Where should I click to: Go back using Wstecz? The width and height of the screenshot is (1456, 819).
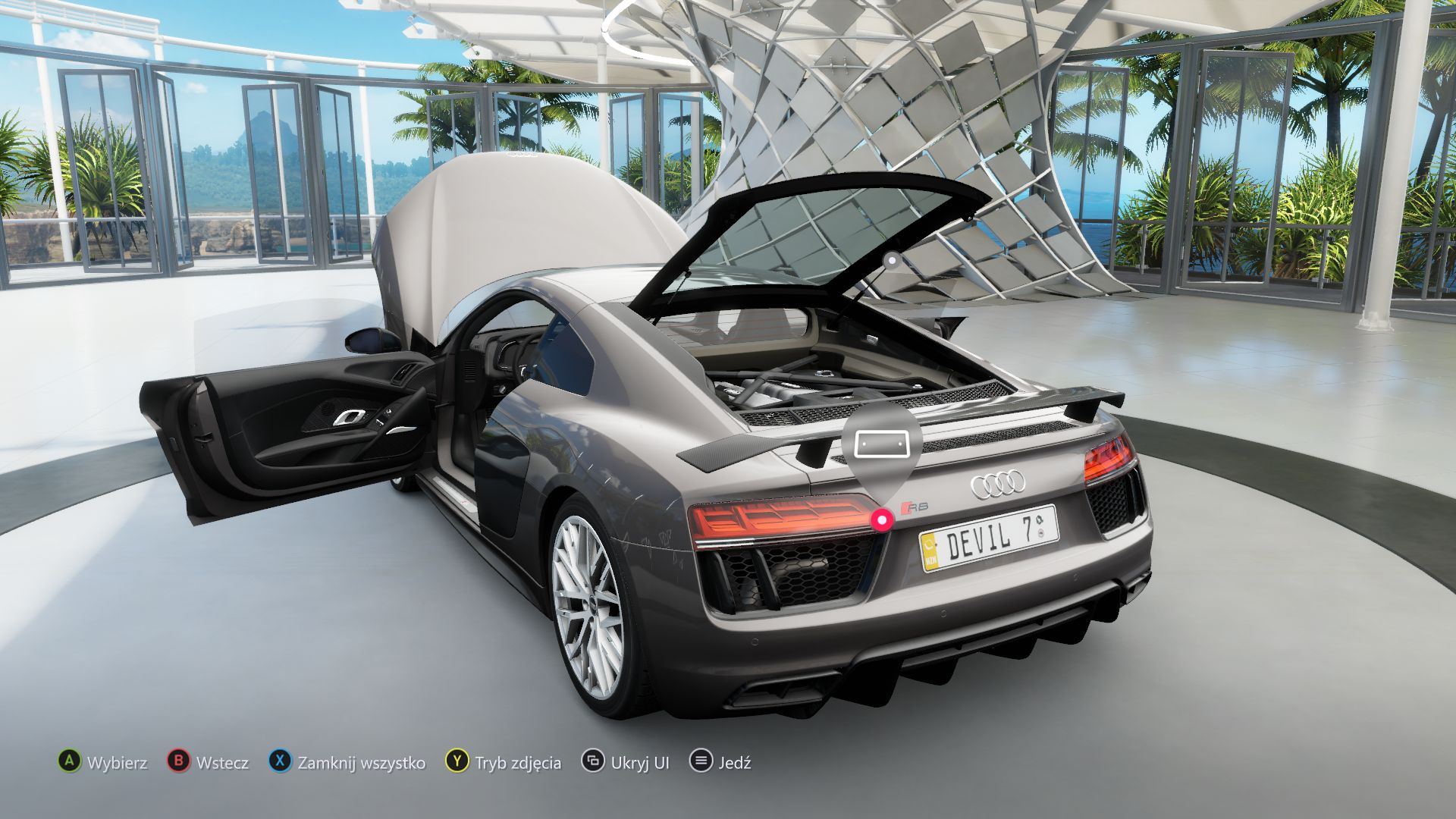[224, 763]
